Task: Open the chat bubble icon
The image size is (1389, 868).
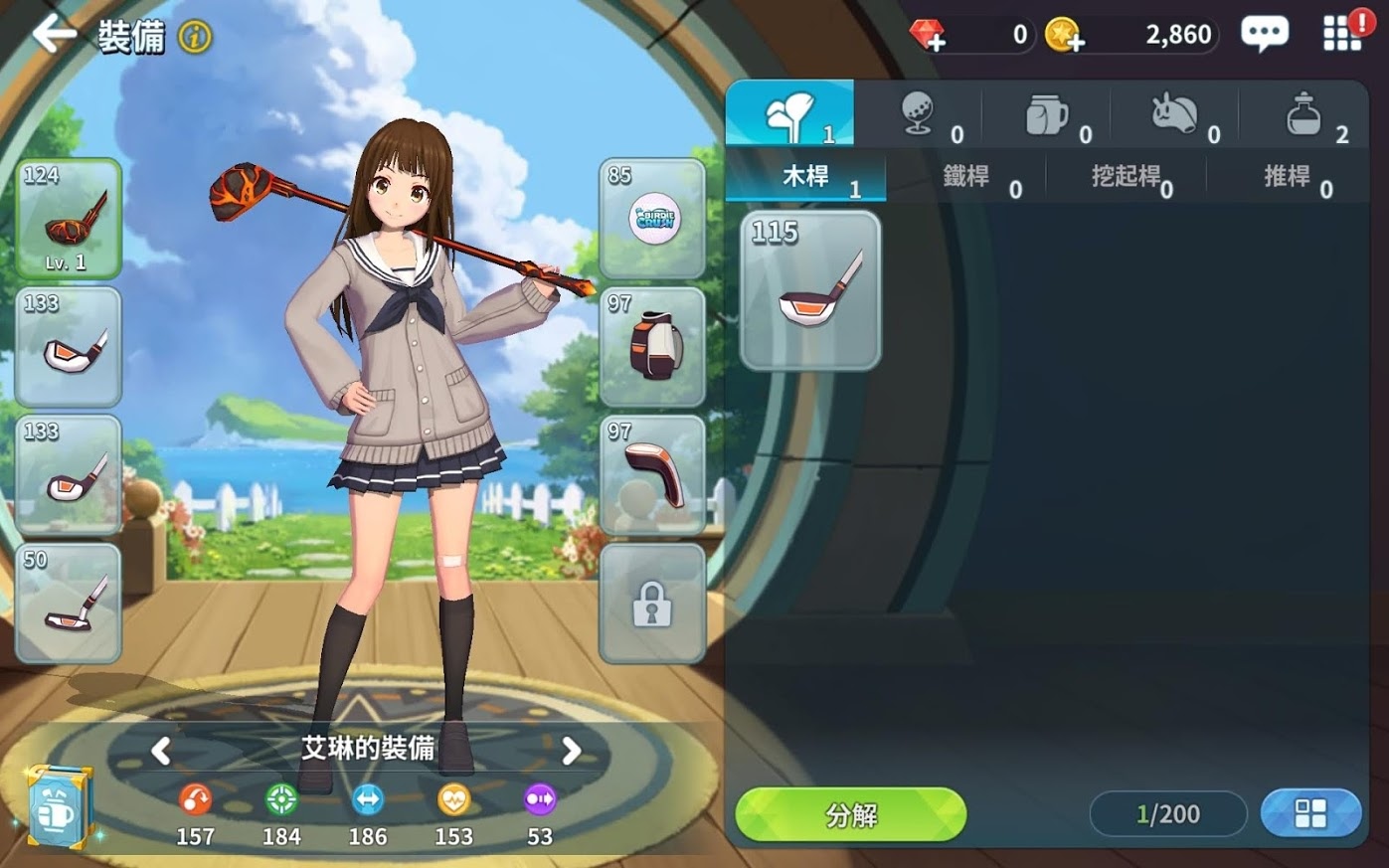Action: pos(1264,34)
